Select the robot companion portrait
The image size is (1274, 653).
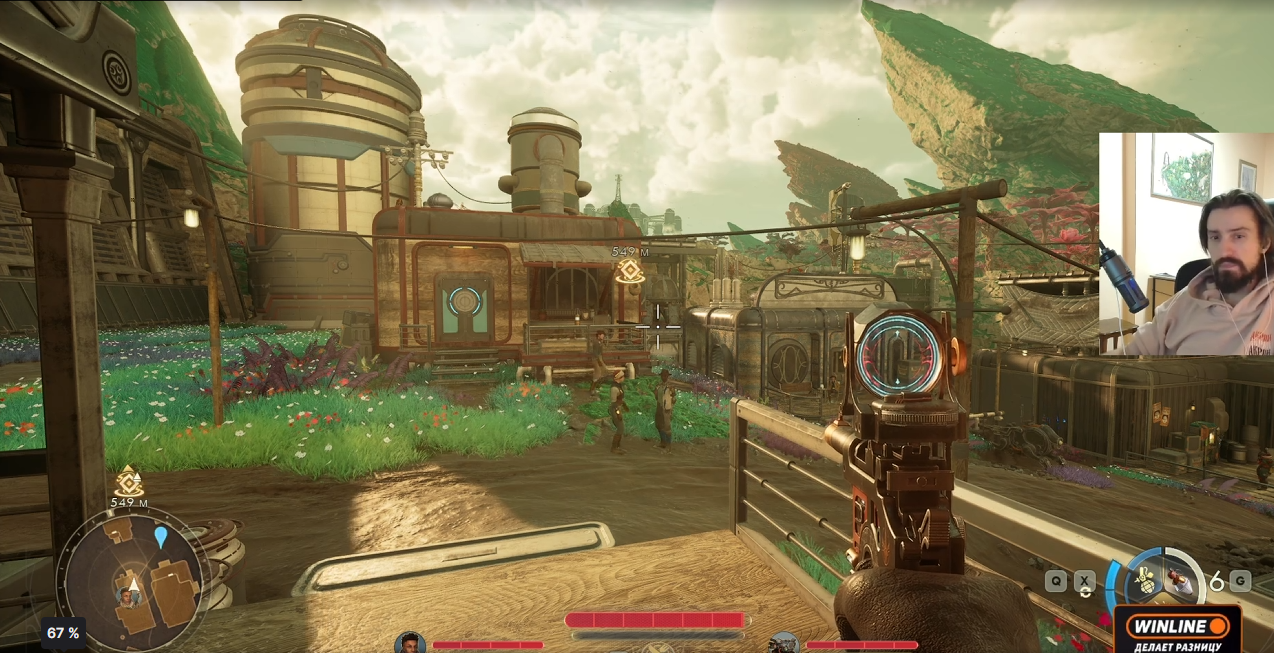pyautogui.click(x=784, y=643)
